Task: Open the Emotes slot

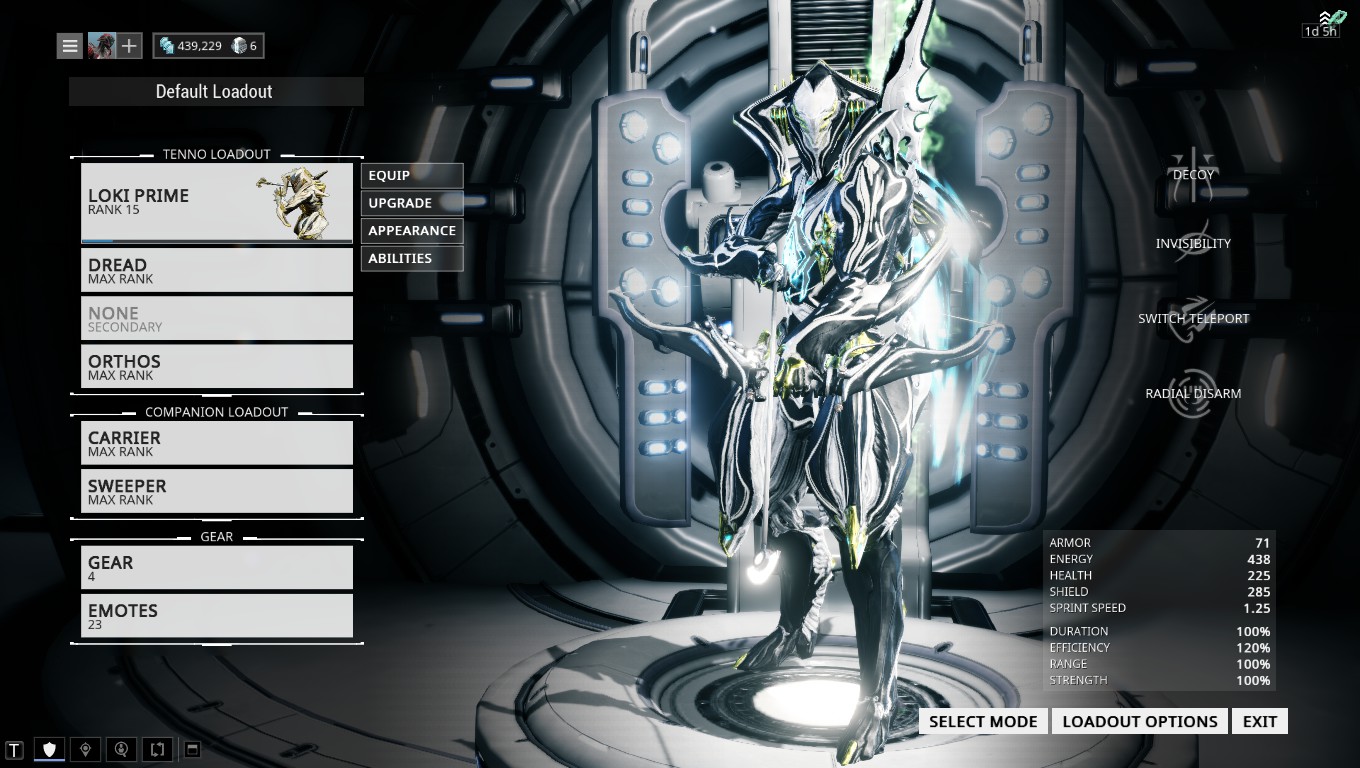Action: [x=216, y=615]
